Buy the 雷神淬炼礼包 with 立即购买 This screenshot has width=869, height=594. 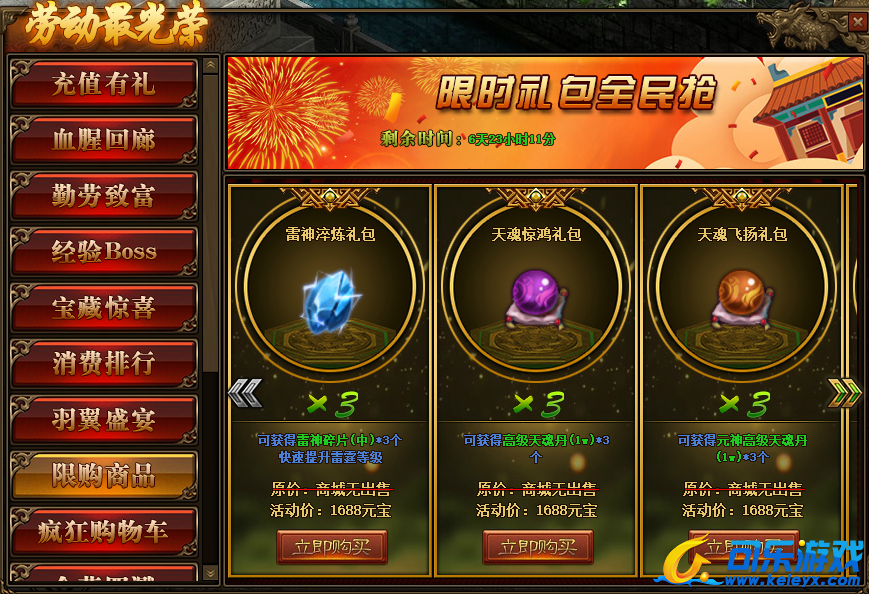pos(332,547)
